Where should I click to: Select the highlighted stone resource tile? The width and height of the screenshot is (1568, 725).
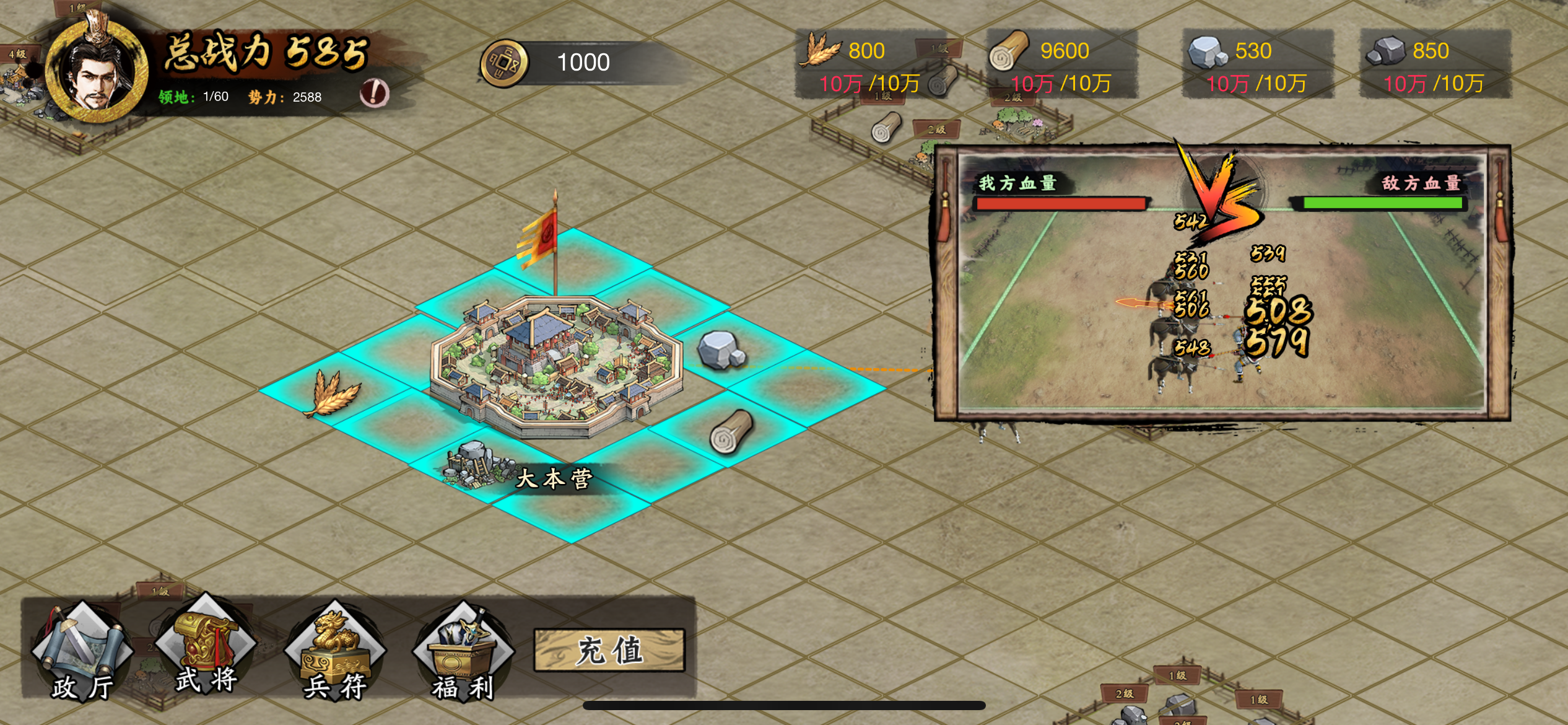coord(721,350)
